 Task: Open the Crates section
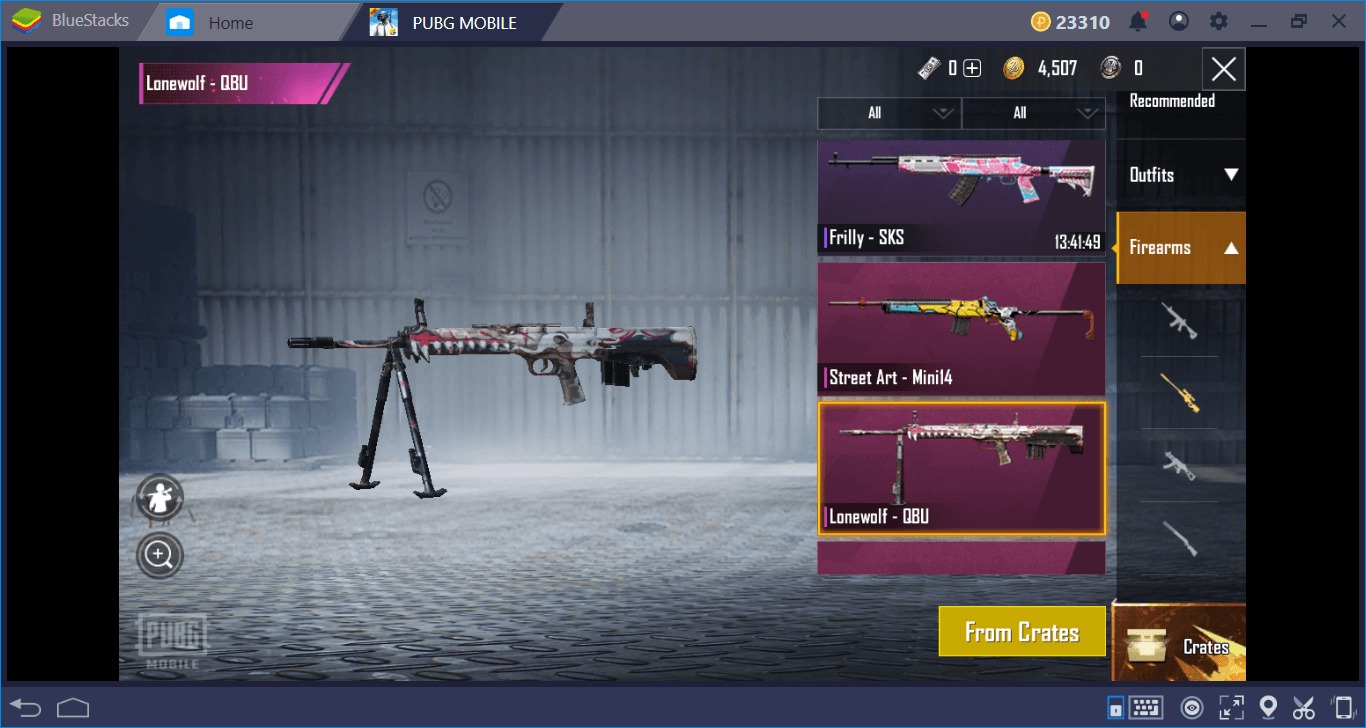click(x=1180, y=646)
